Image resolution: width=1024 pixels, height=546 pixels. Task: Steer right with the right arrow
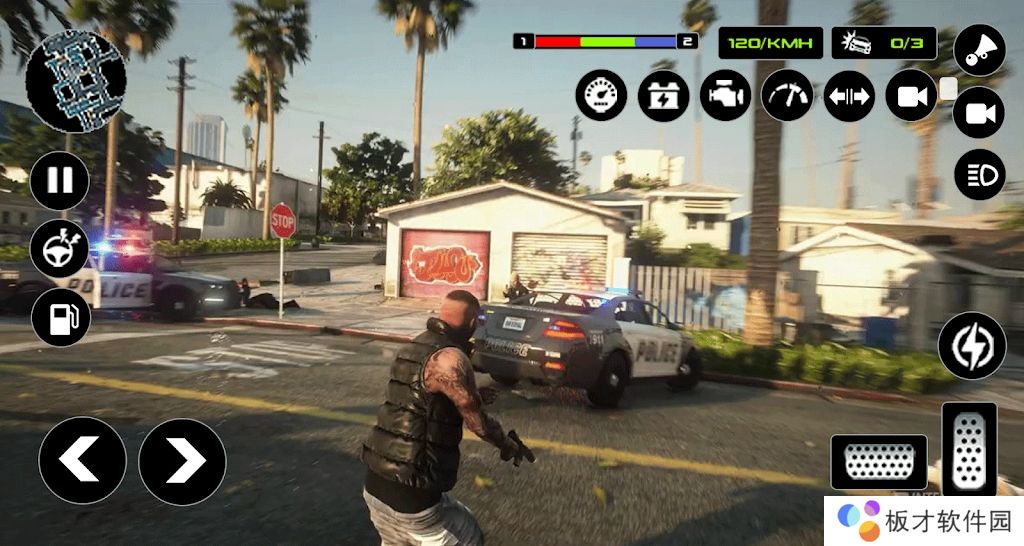pyautogui.click(x=182, y=461)
